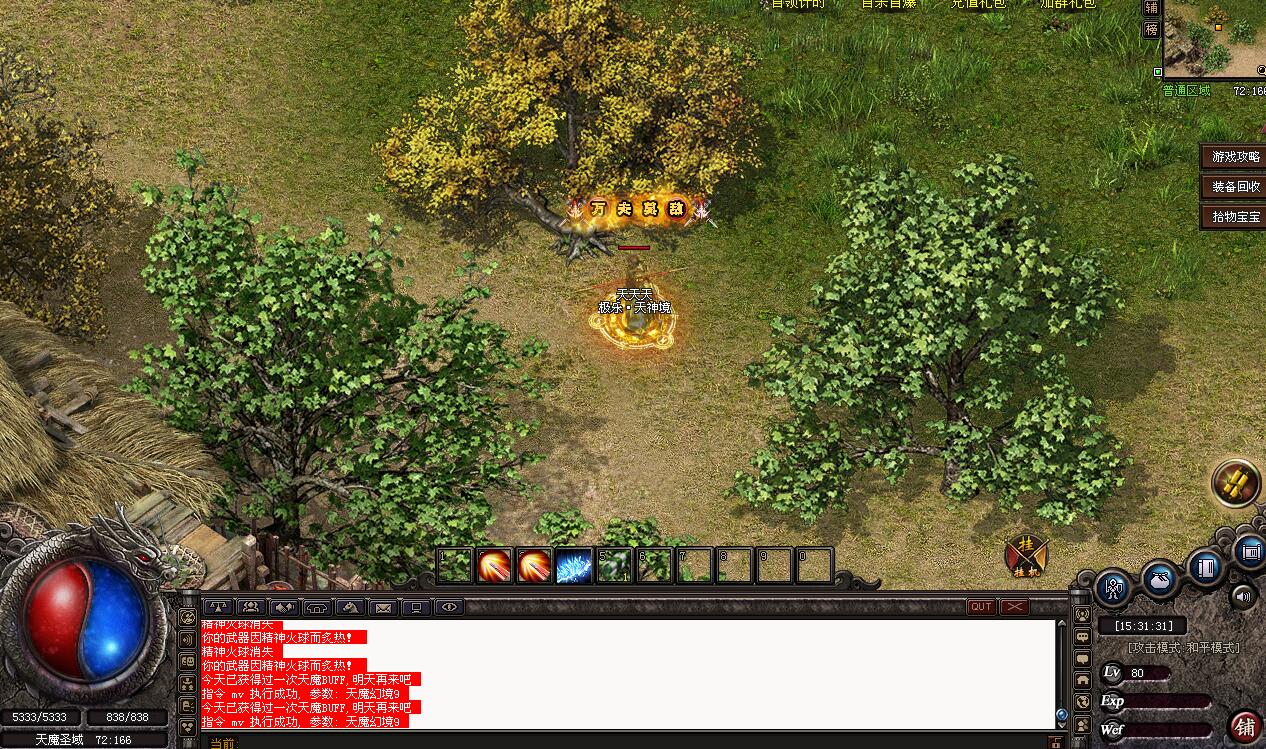Toggle the 挂机 auto-battle crossed swords icon
The width and height of the screenshot is (1266, 749).
click(x=1026, y=555)
